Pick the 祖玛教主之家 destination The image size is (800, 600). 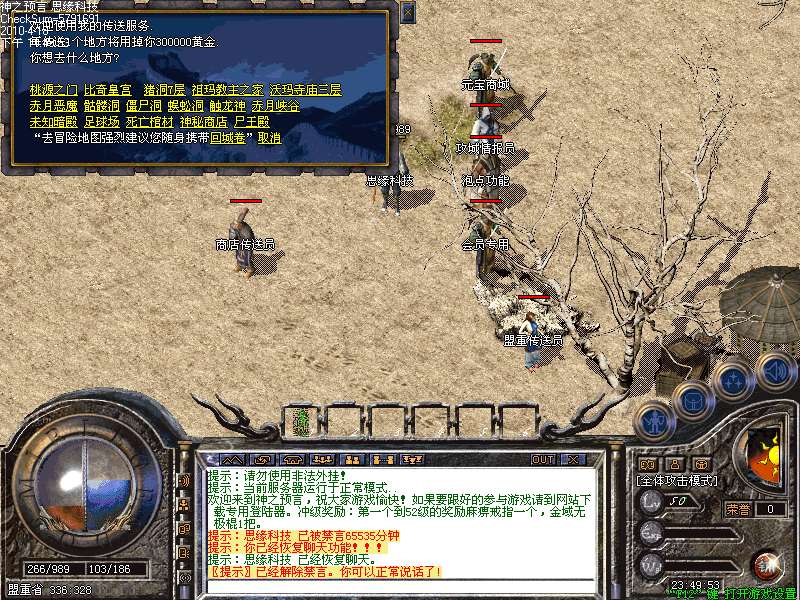click(x=227, y=90)
